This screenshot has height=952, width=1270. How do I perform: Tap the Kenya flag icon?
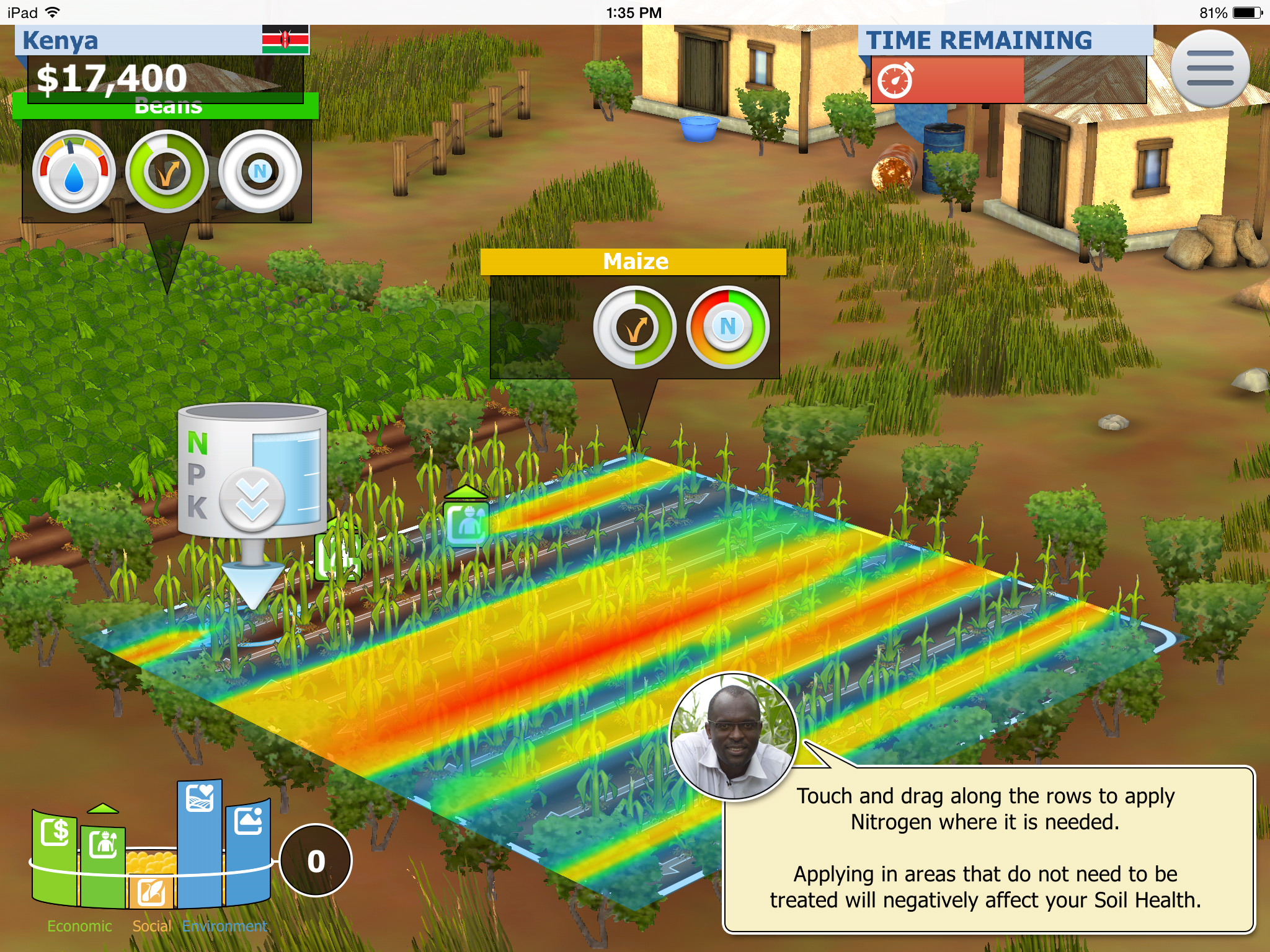[285, 40]
